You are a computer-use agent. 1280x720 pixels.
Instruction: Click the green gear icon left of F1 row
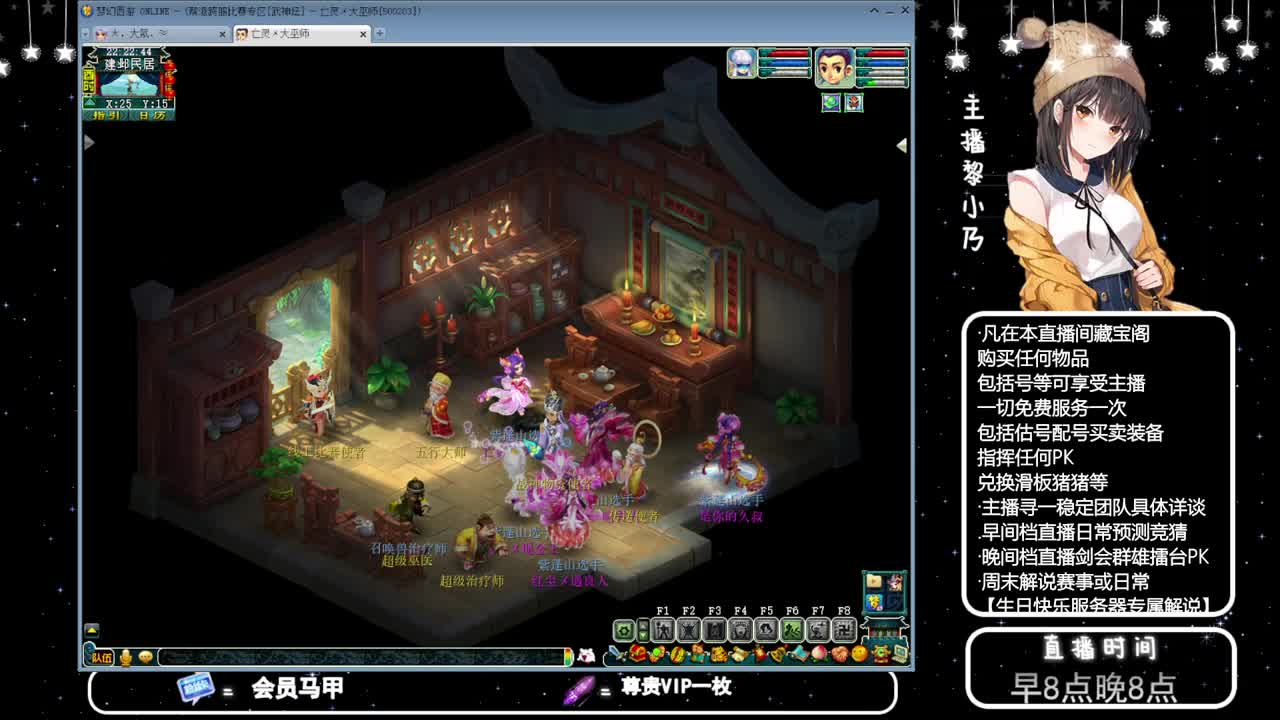pos(623,630)
